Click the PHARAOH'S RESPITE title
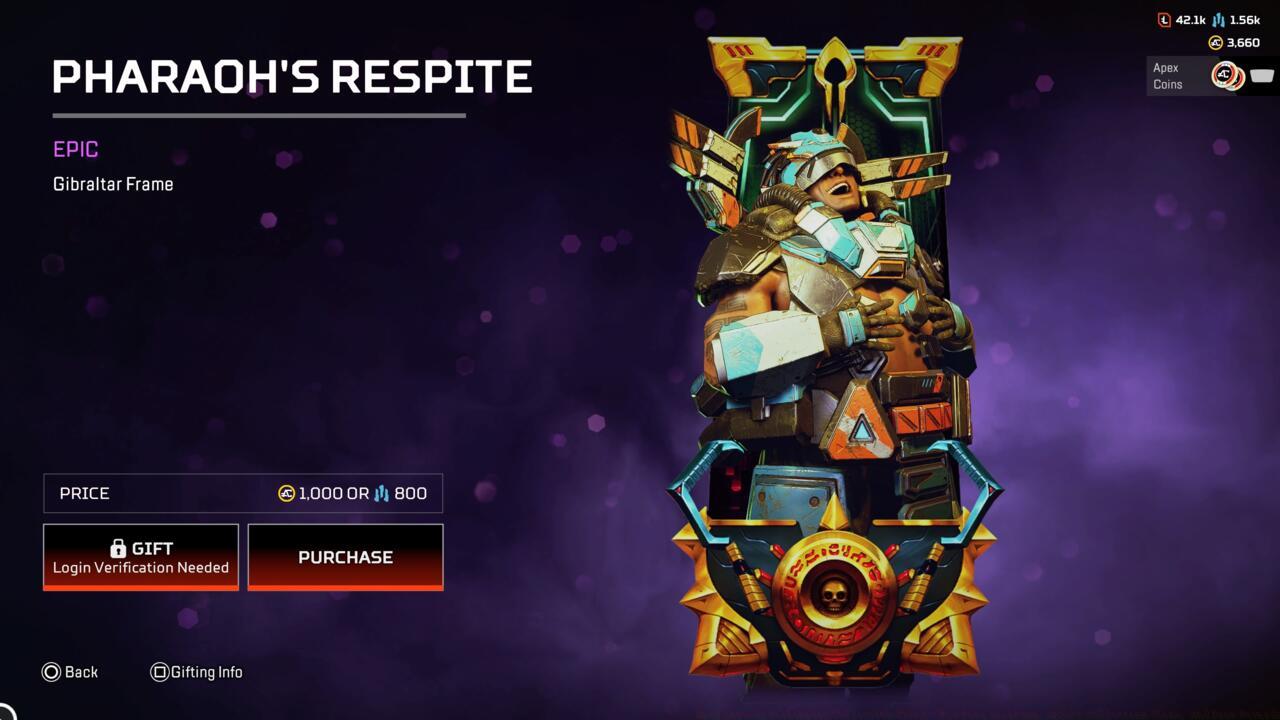 point(293,75)
